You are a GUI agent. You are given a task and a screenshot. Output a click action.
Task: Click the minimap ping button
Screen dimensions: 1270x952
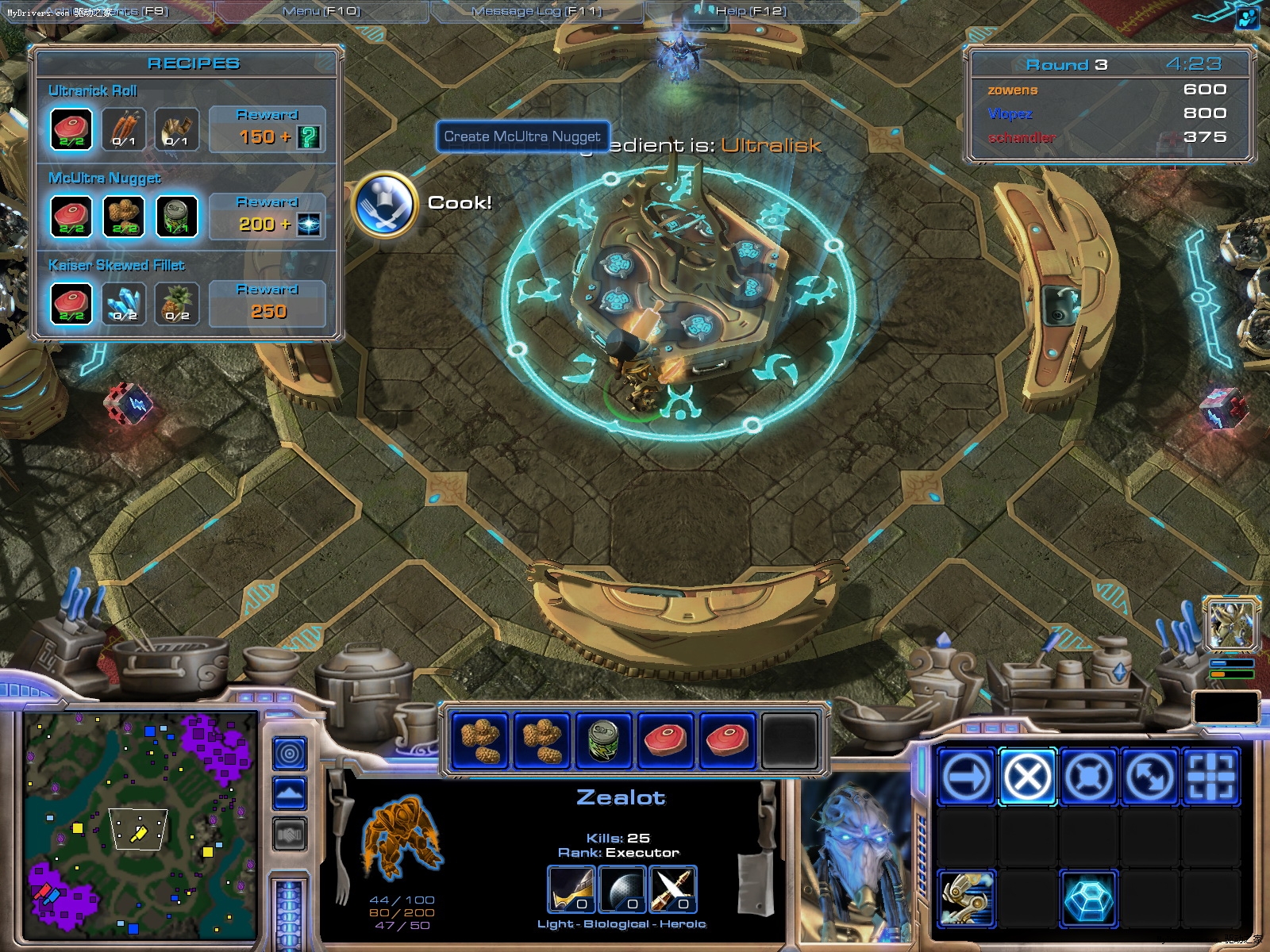click(x=290, y=754)
